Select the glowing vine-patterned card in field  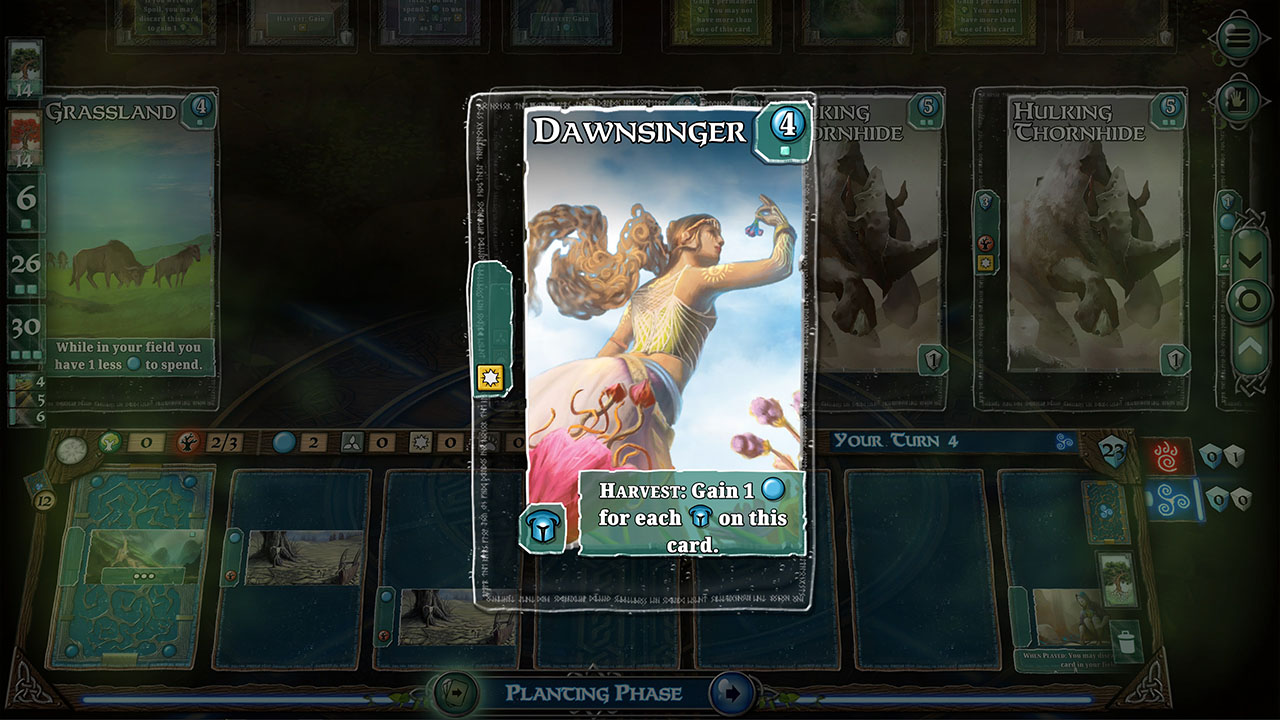pyautogui.click(x=131, y=567)
